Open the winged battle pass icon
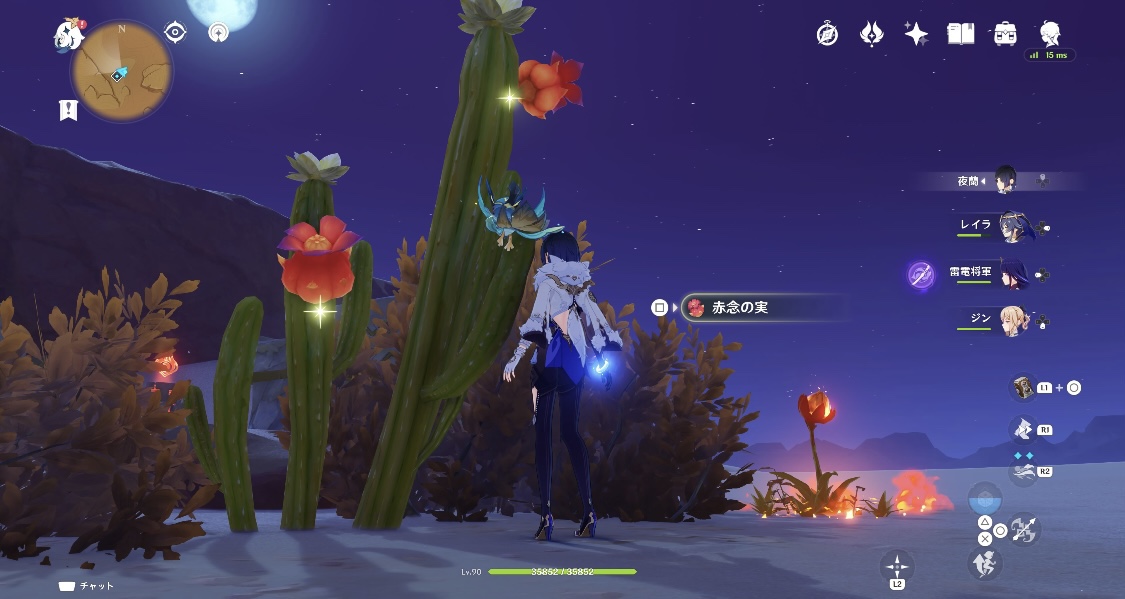 coord(871,34)
